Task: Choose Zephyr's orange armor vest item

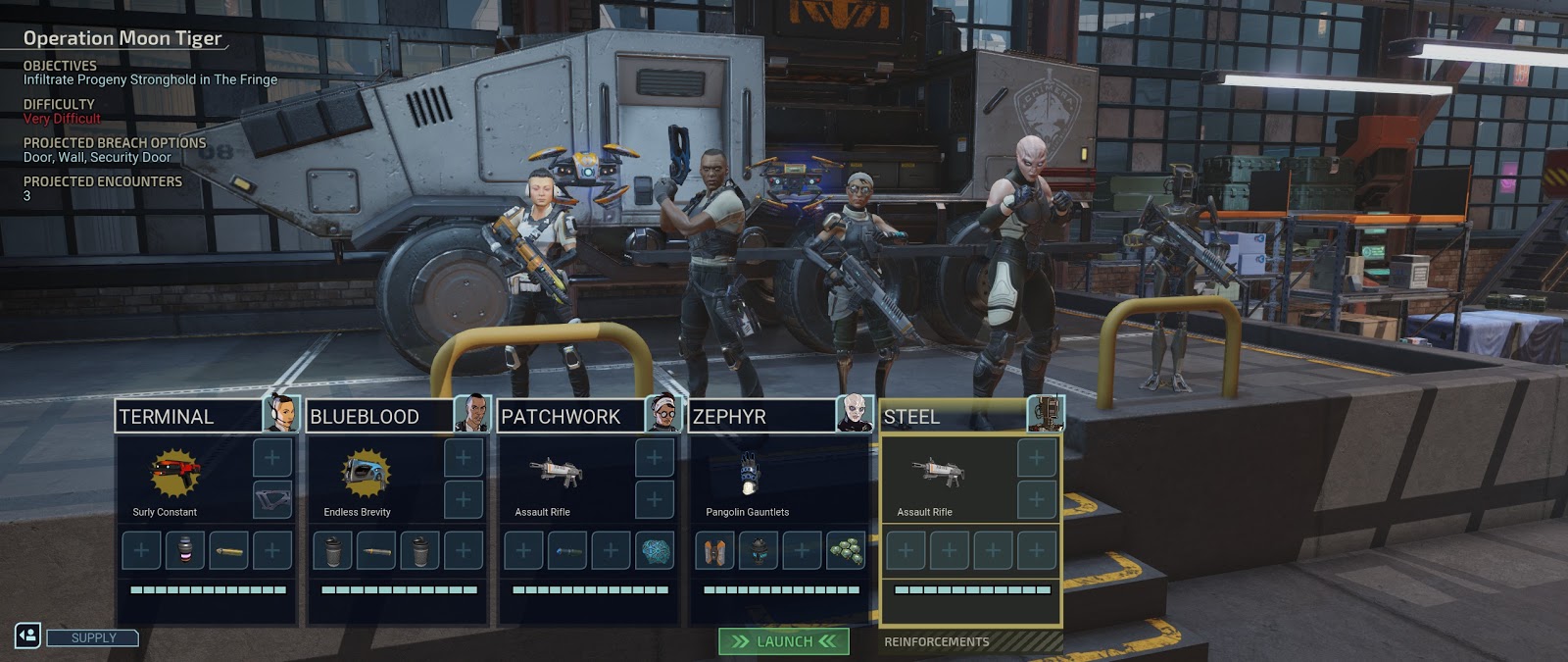Action: (714, 550)
